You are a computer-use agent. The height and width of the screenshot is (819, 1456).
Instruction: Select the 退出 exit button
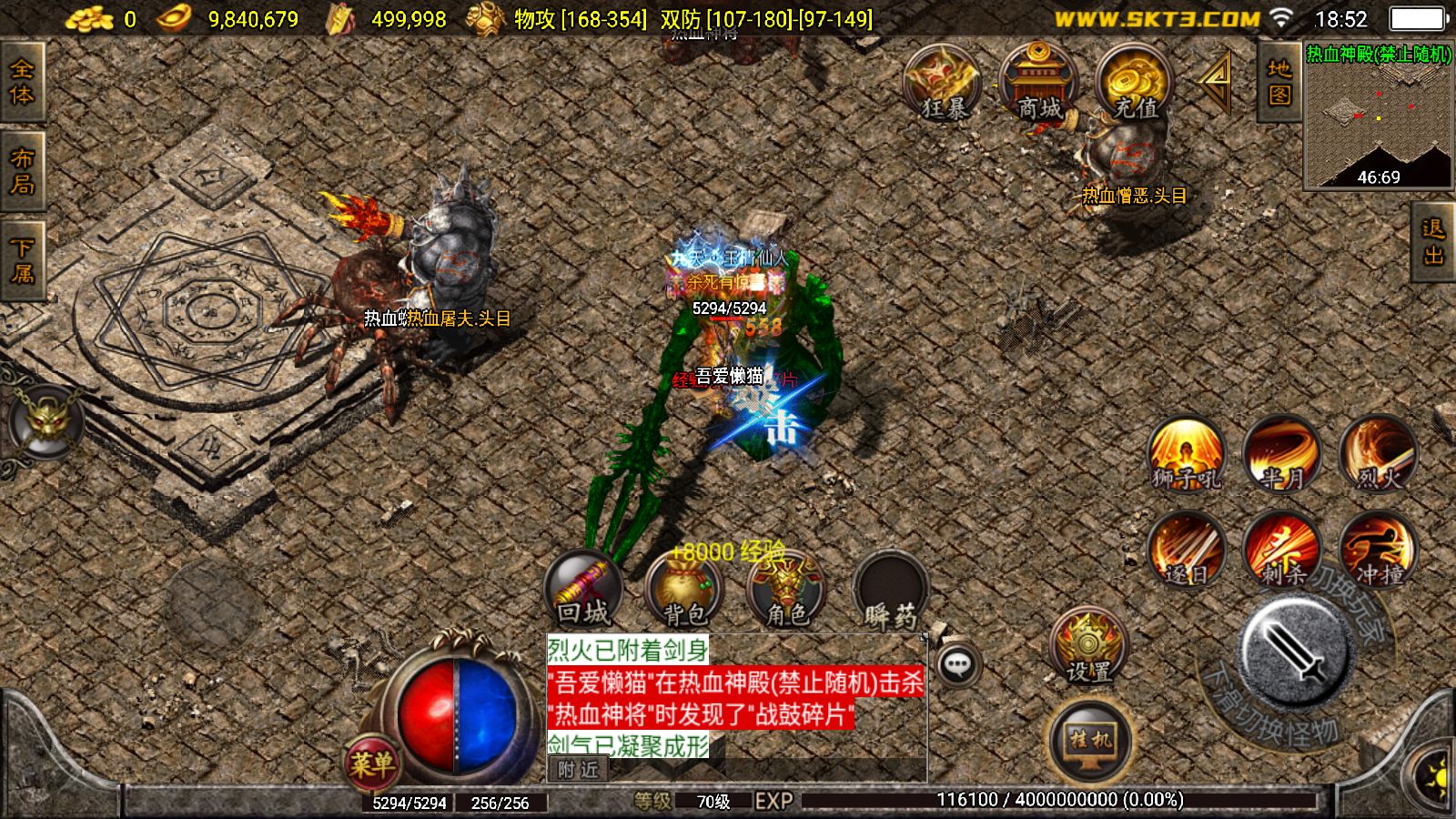coord(1433,242)
